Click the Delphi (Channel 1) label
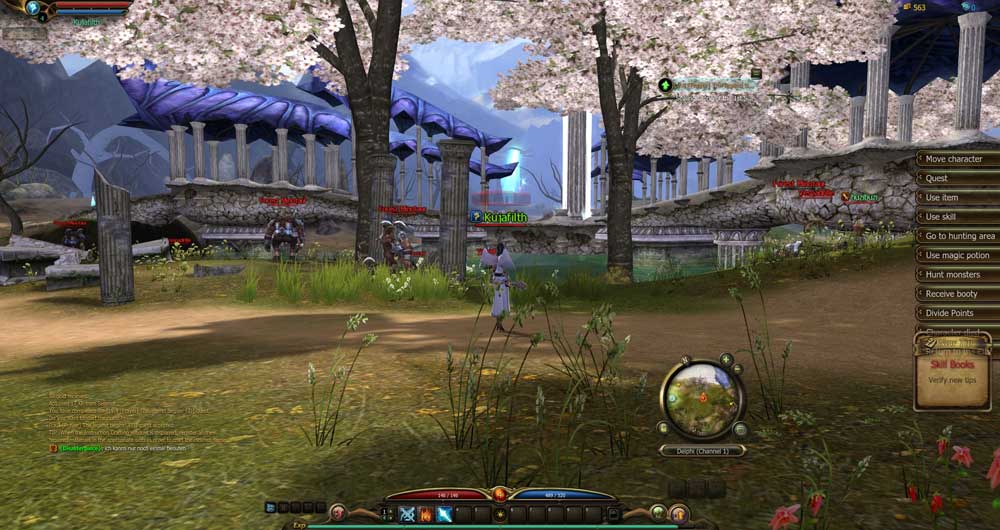 703,451
